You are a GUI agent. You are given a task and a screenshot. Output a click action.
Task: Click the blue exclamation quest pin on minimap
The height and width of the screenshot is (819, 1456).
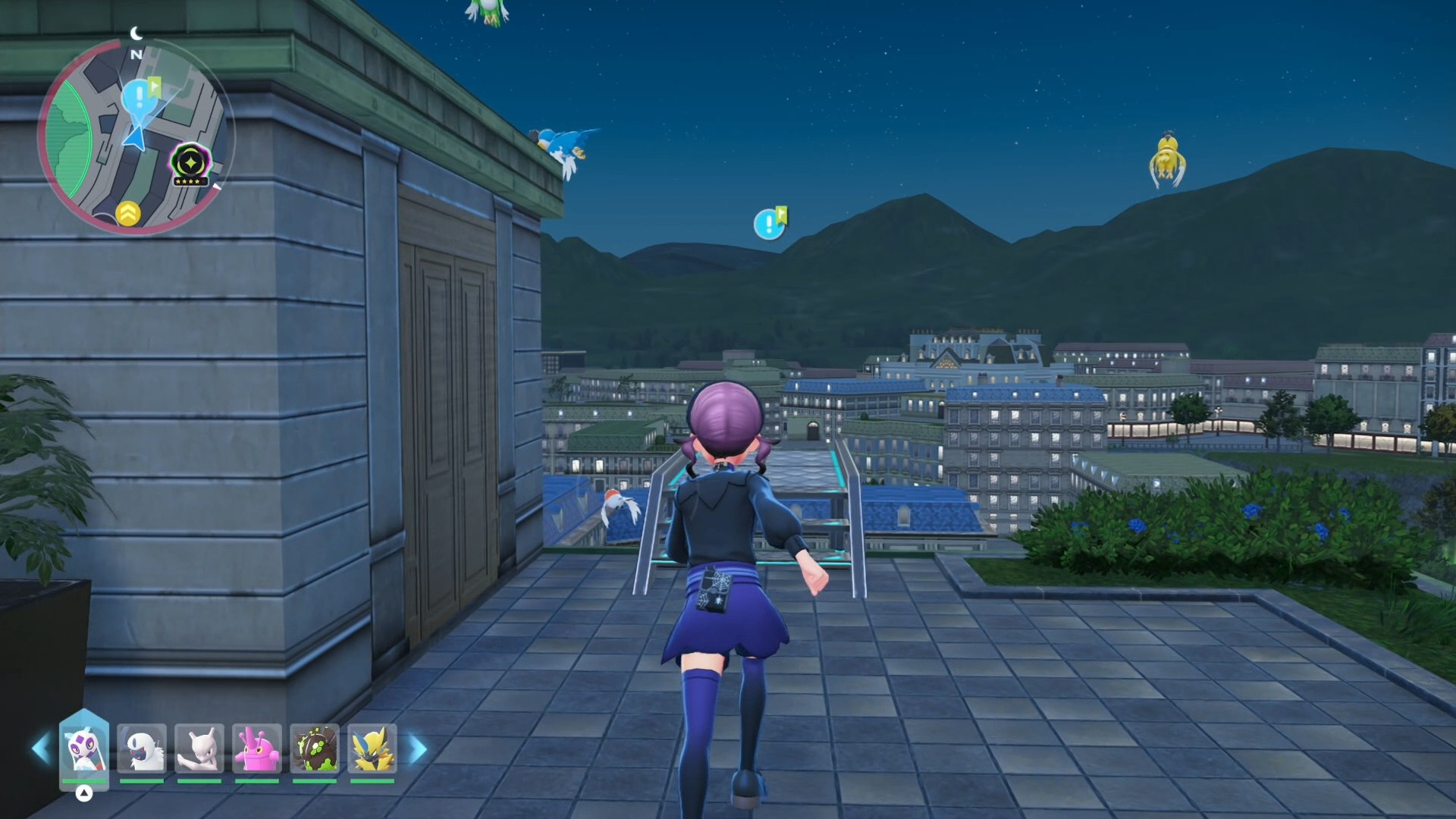click(139, 99)
